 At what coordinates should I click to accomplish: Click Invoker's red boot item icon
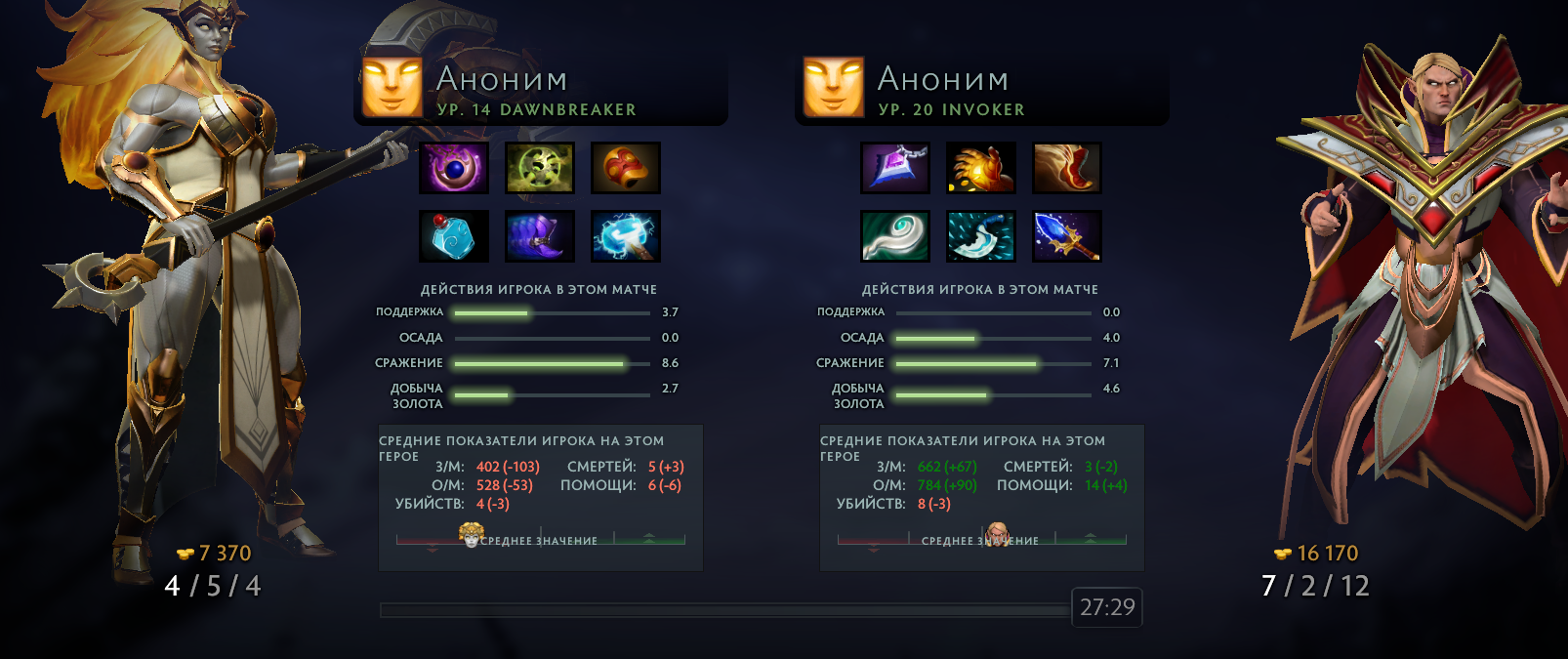click(x=1067, y=168)
